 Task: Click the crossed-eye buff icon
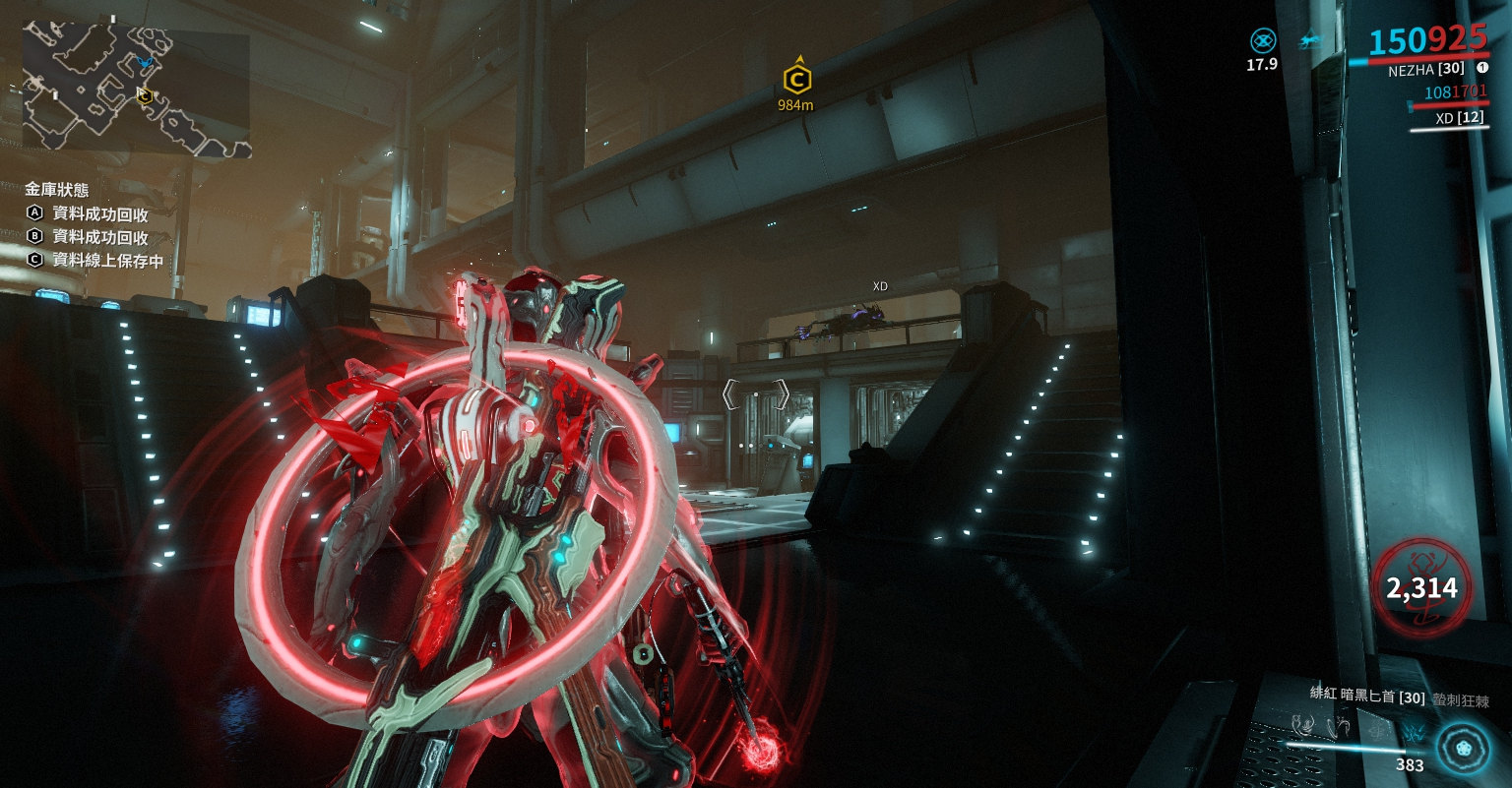click(x=1263, y=40)
